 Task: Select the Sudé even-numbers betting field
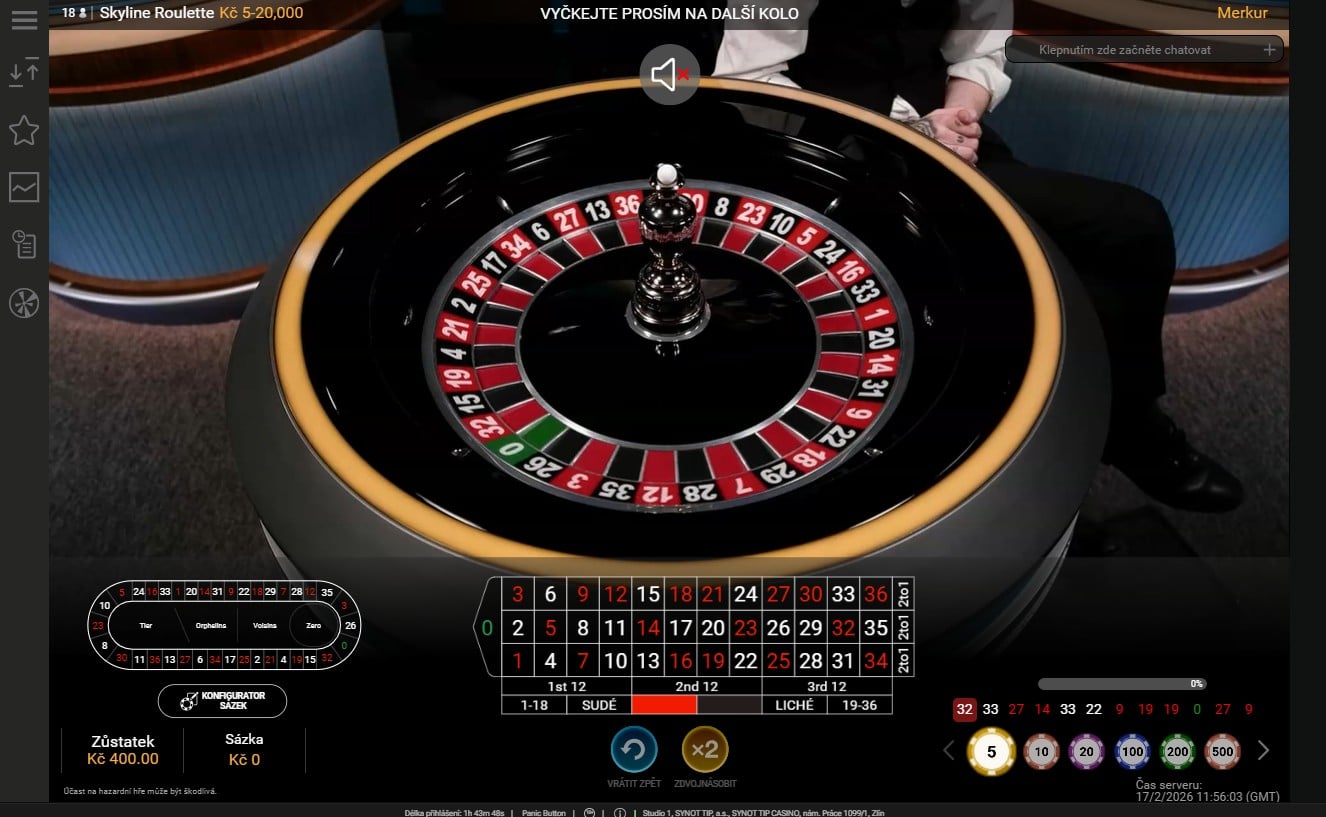click(600, 704)
